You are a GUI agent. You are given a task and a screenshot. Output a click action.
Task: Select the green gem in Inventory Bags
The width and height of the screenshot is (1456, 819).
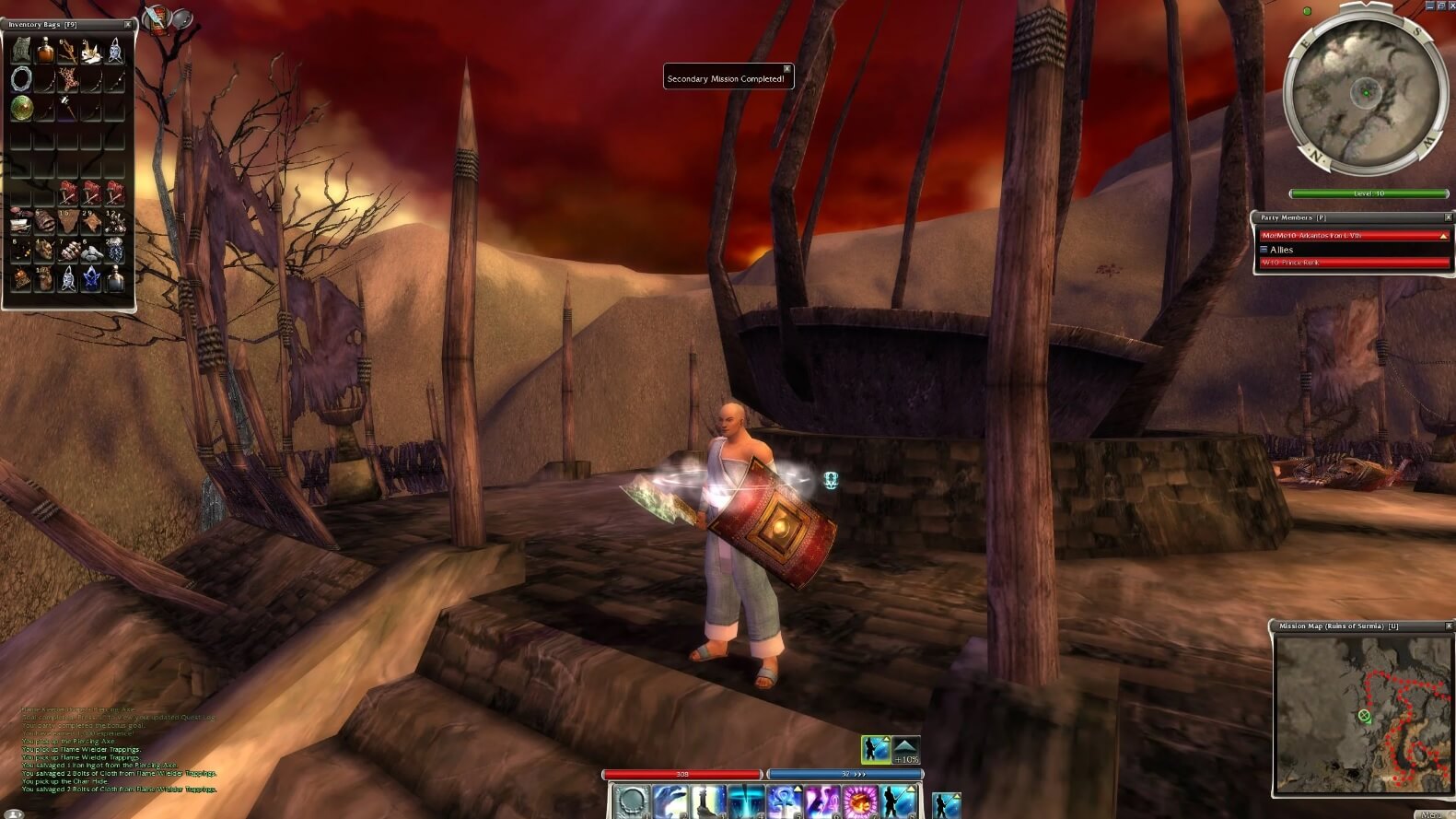[x=22, y=109]
